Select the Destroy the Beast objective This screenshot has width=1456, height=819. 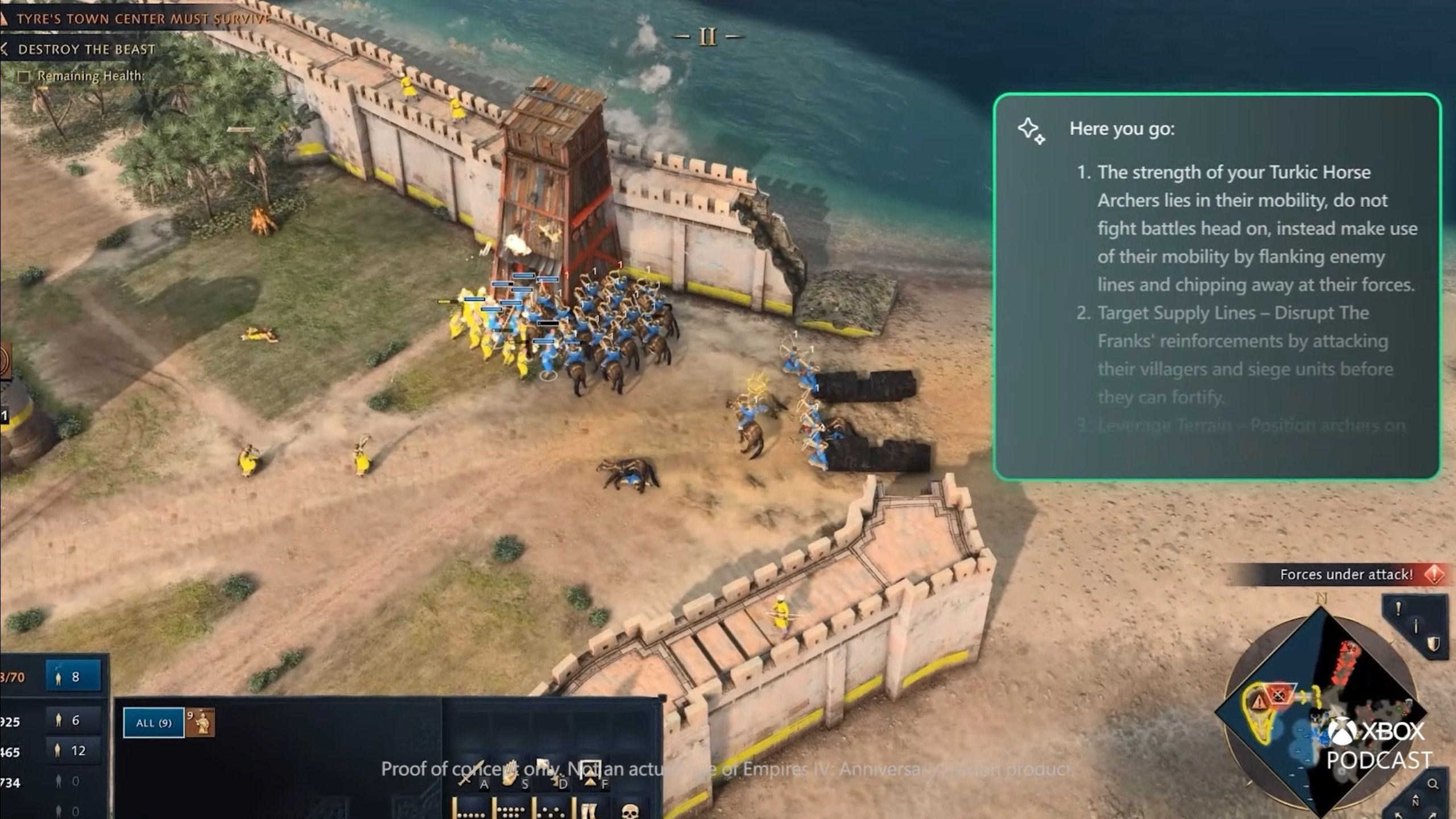(x=86, y=49)
